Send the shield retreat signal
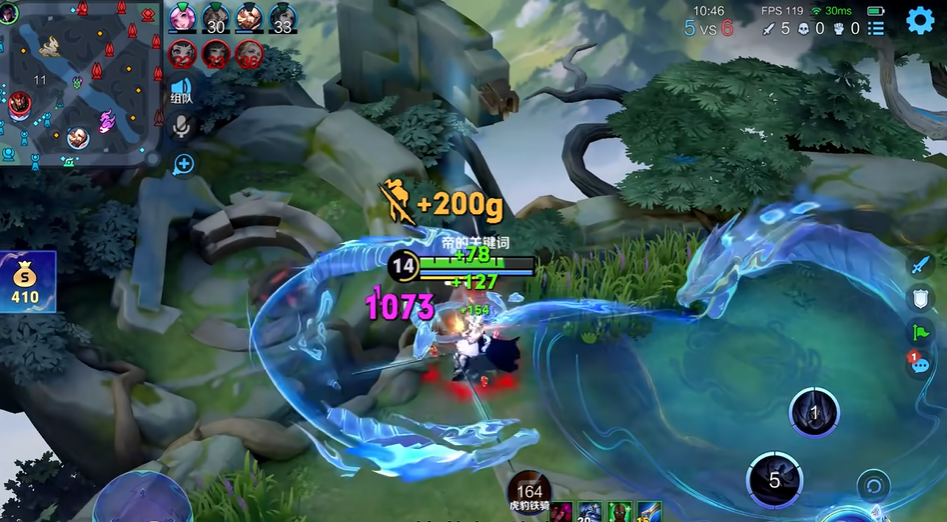Image resolution: width=947 pixels, height=522 pixels. (x=920, y=298)
